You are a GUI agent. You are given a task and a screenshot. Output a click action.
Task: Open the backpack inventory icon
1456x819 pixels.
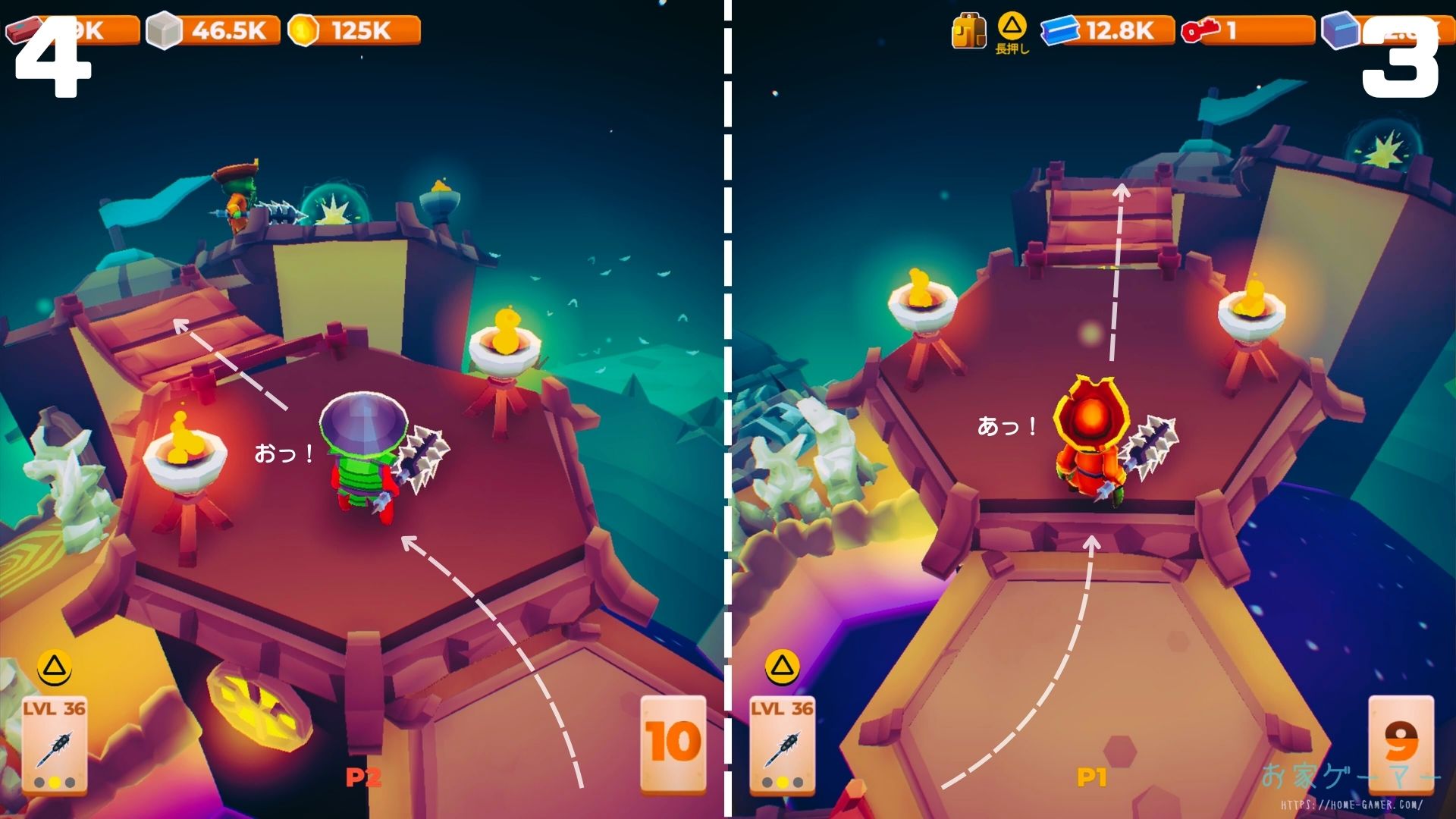tap(968, 32)
